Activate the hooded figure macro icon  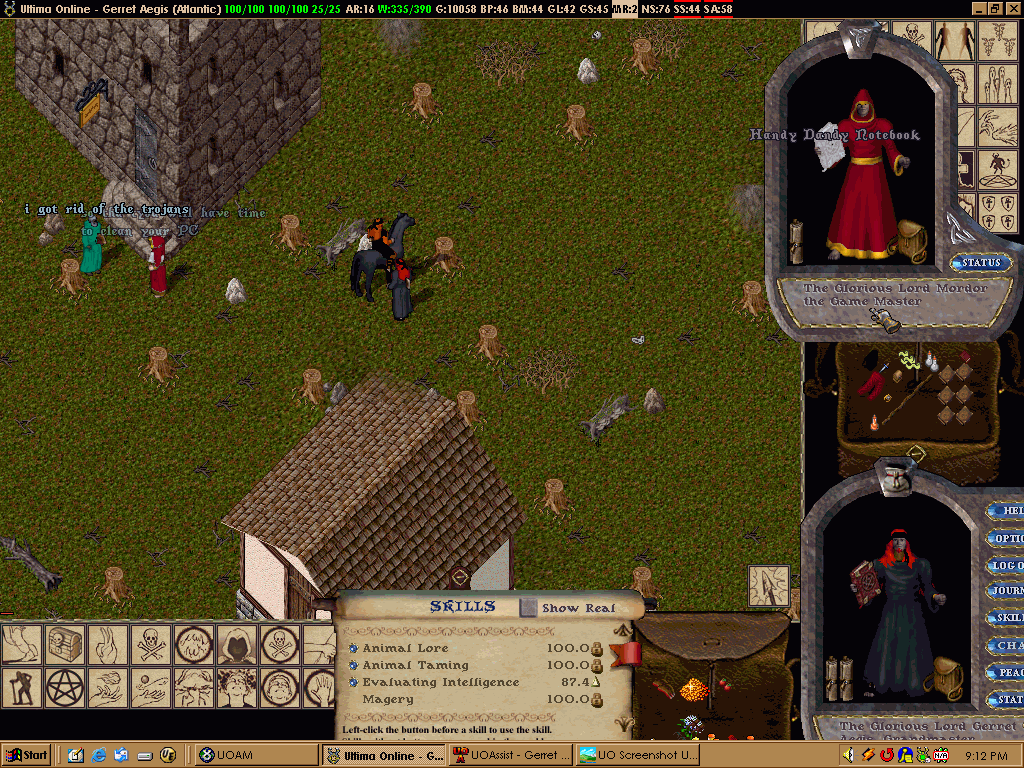(236, 644)
